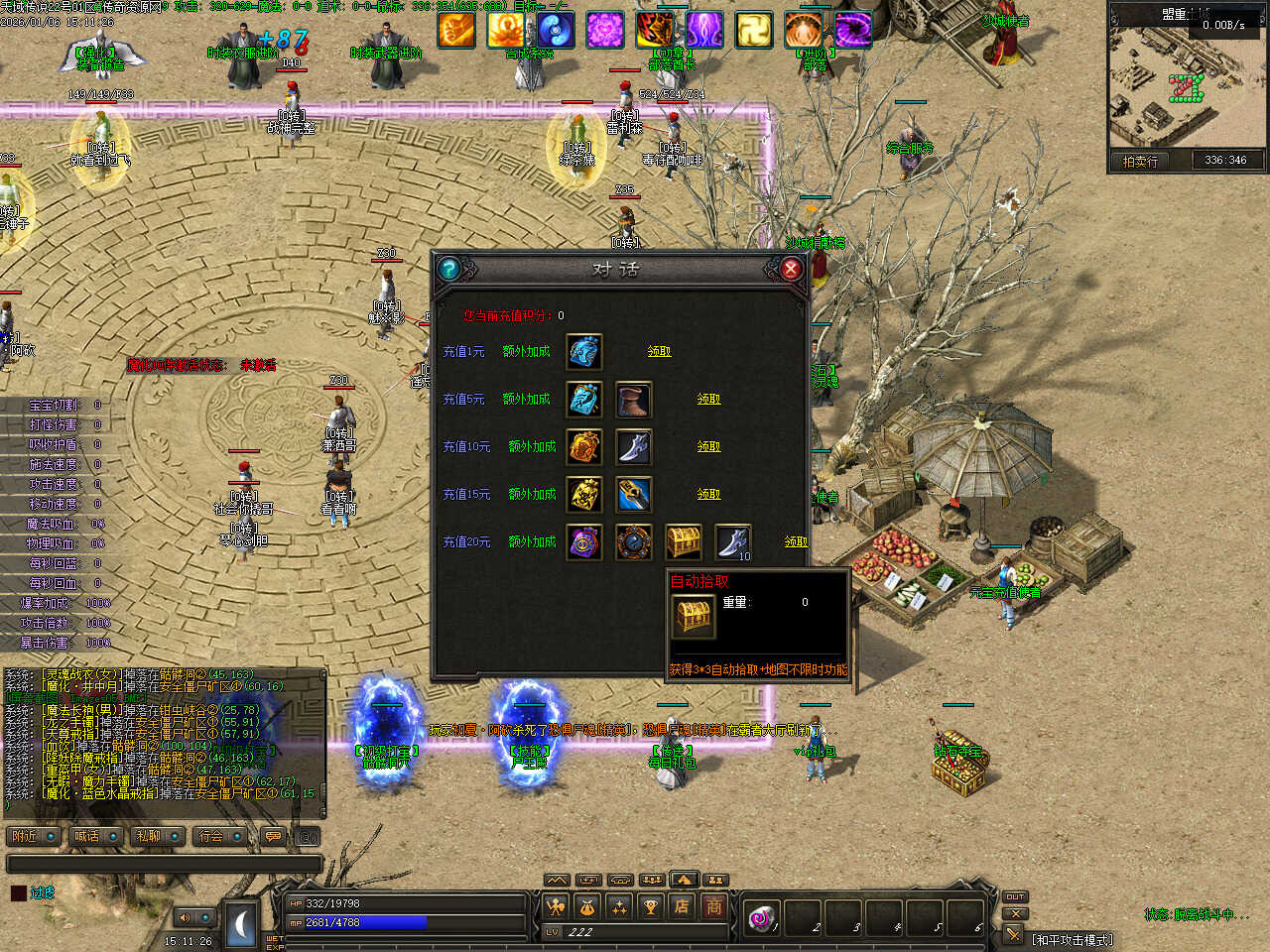Toggle the sound speaker button

(x=185, y=917)
